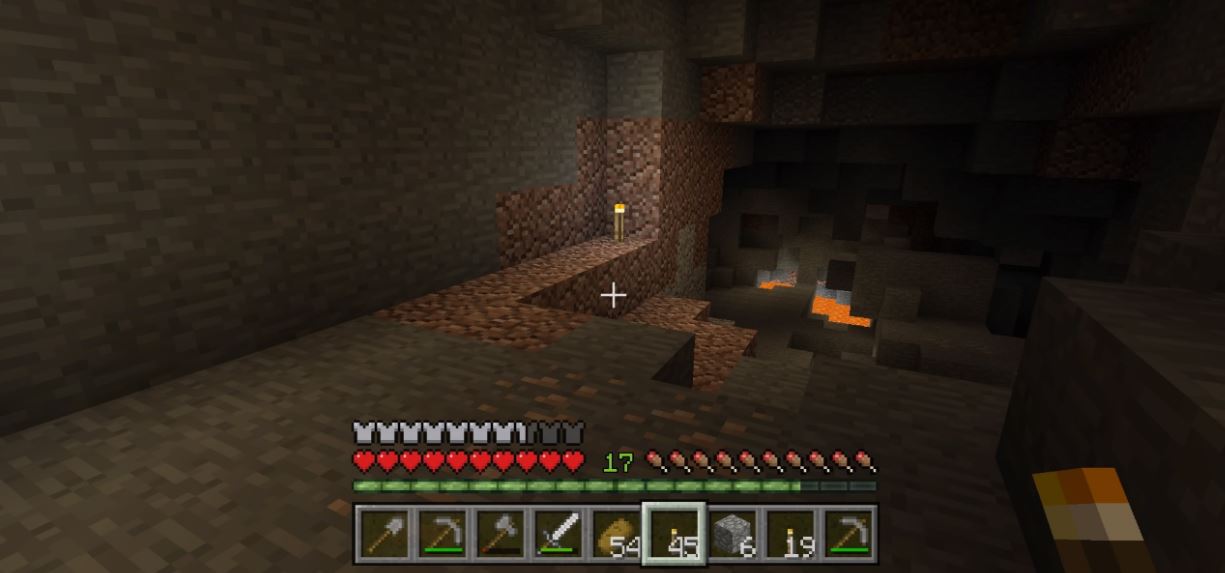Viewport: 1225px width, 573px height.
Task: Select the cobblestone stack of 6
Action: pos(733,534)
